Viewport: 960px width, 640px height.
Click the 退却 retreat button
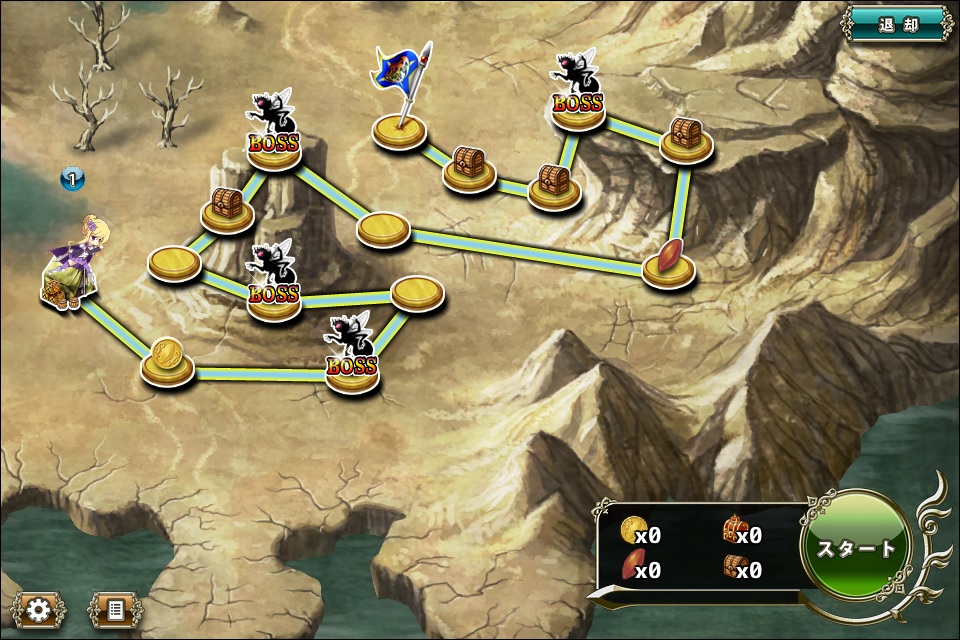click(x=898, y=25)
